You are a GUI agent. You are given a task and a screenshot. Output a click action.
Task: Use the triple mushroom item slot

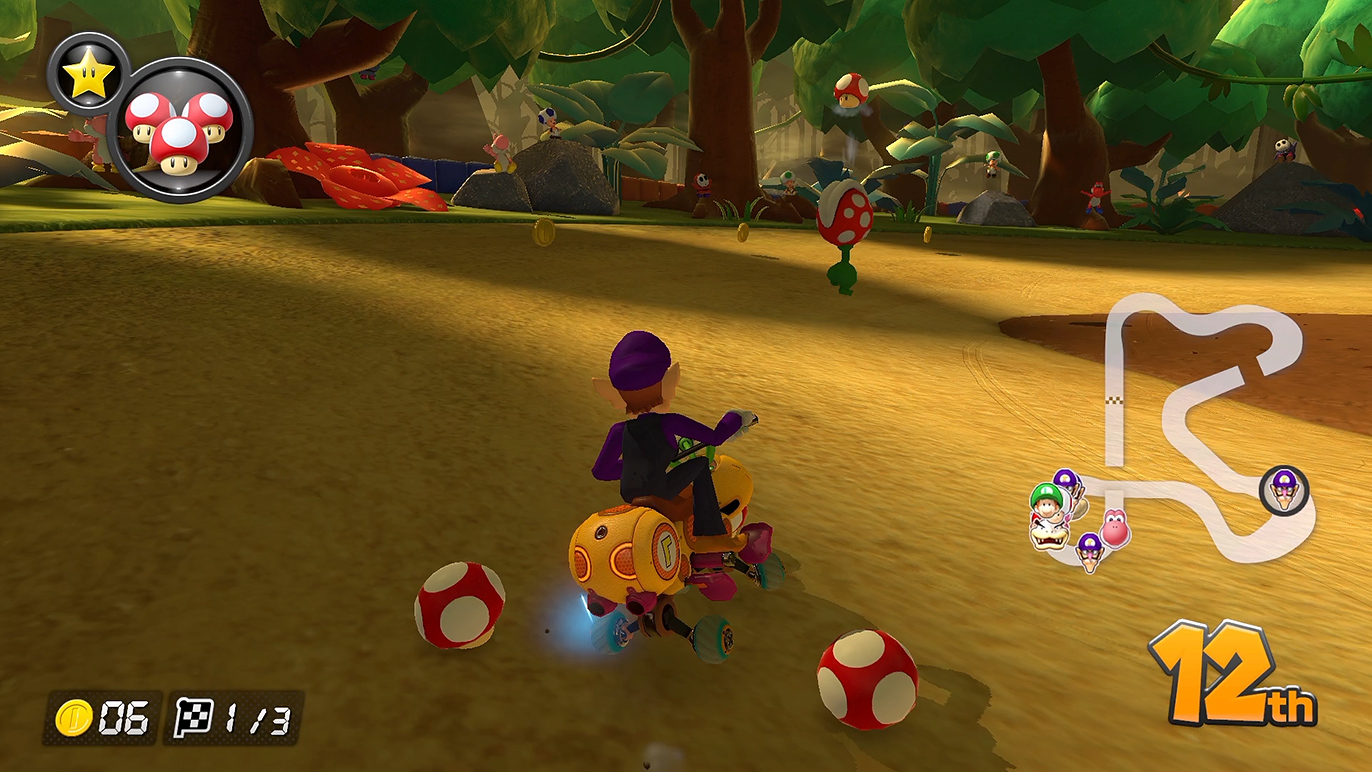(180, 131)
